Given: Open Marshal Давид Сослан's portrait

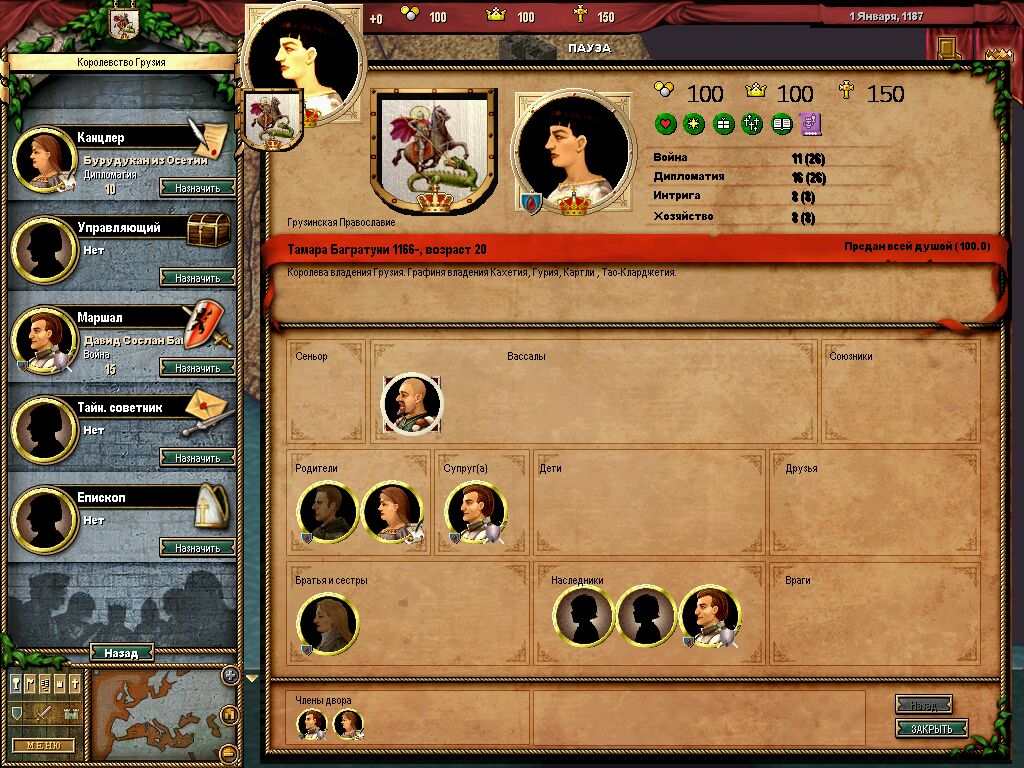Looking at the screenshot, I should pyautogui.click(x=44, y=340).
